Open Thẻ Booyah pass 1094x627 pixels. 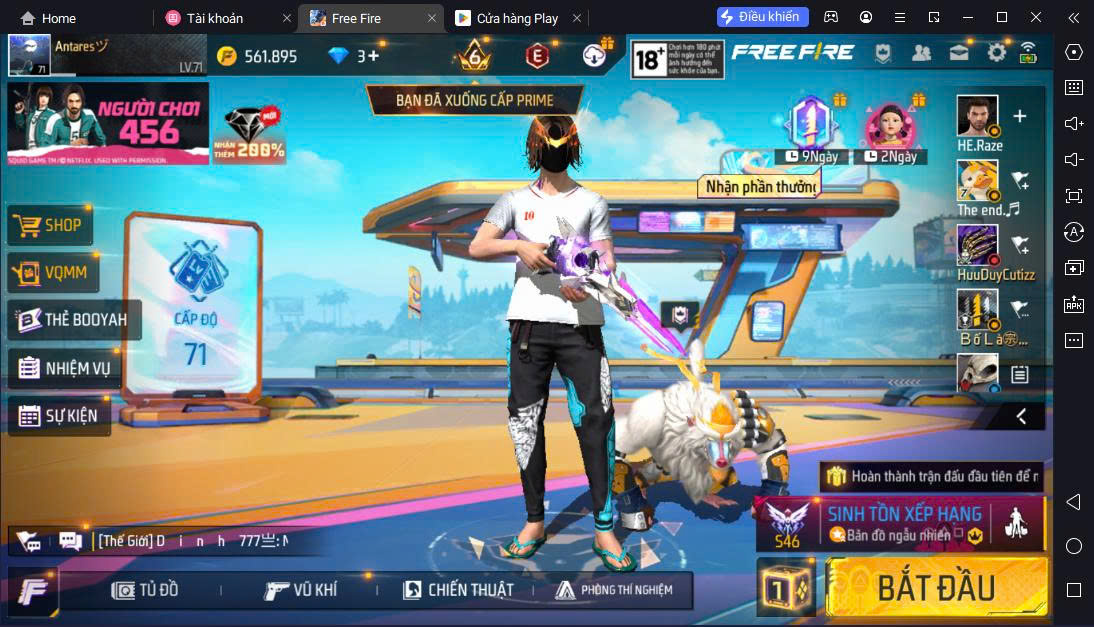[74, 320]
